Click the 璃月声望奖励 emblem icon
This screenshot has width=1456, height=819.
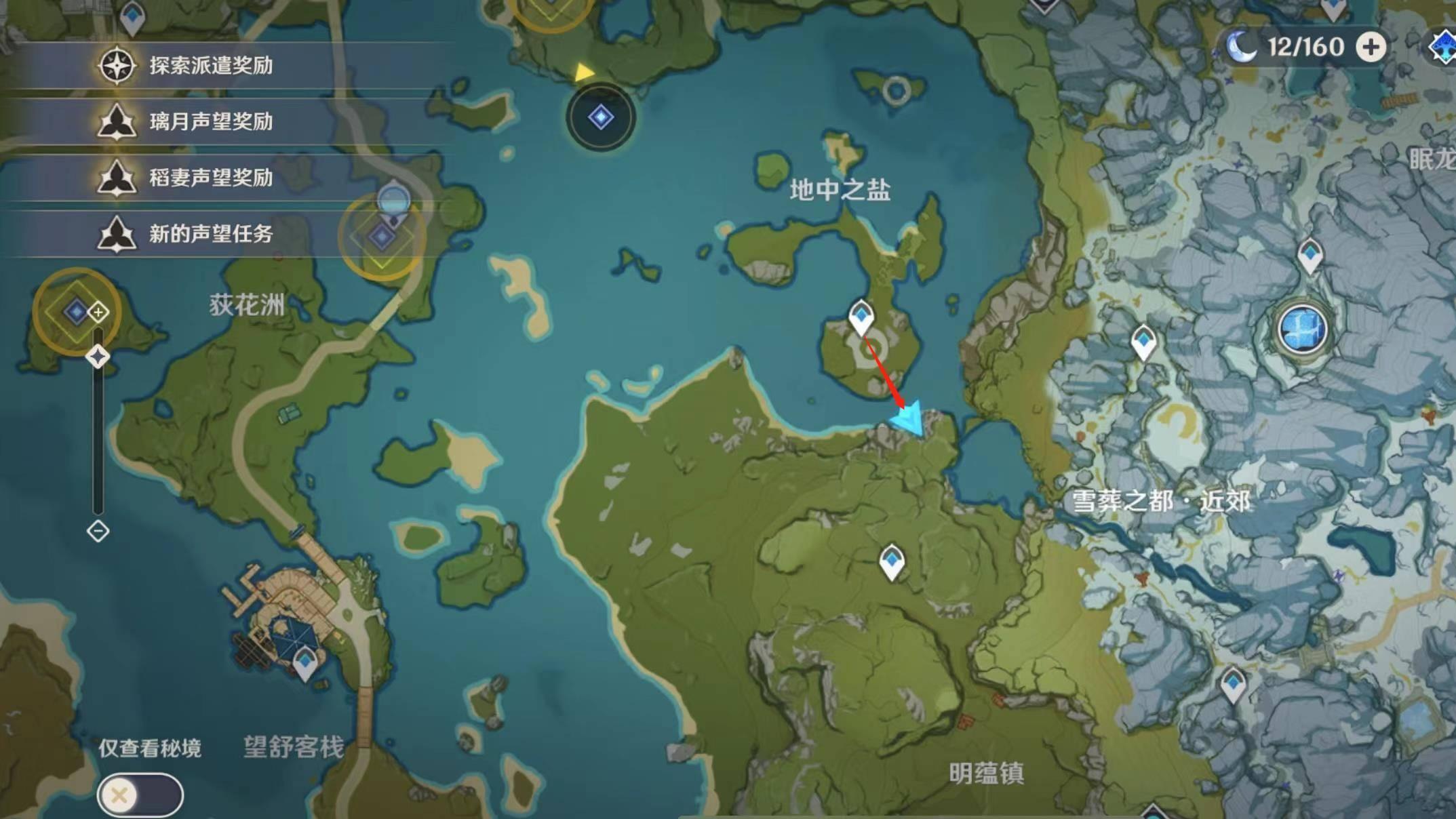pos(117,123)
